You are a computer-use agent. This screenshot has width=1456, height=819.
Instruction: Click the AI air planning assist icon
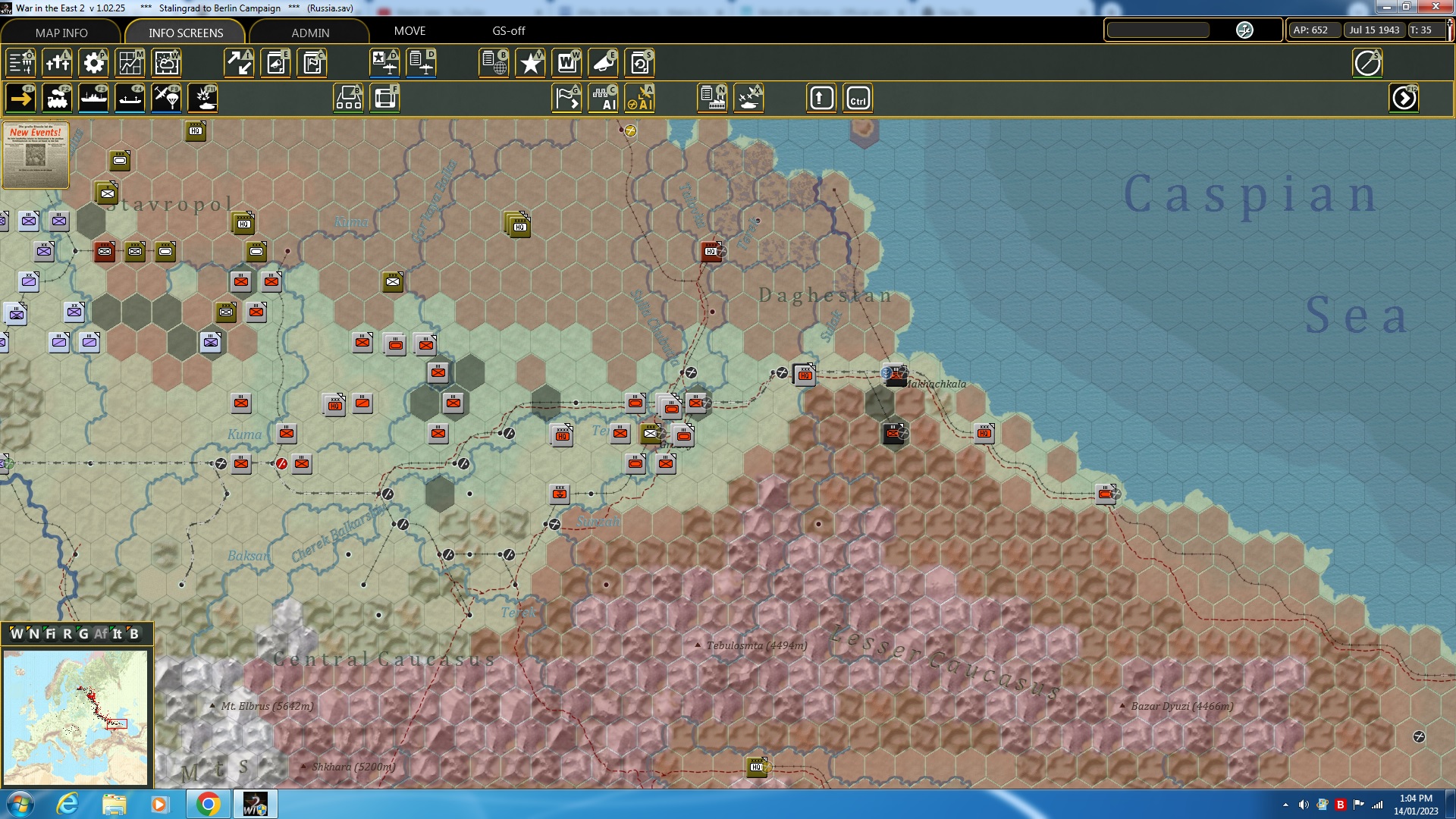coord(641,98)
